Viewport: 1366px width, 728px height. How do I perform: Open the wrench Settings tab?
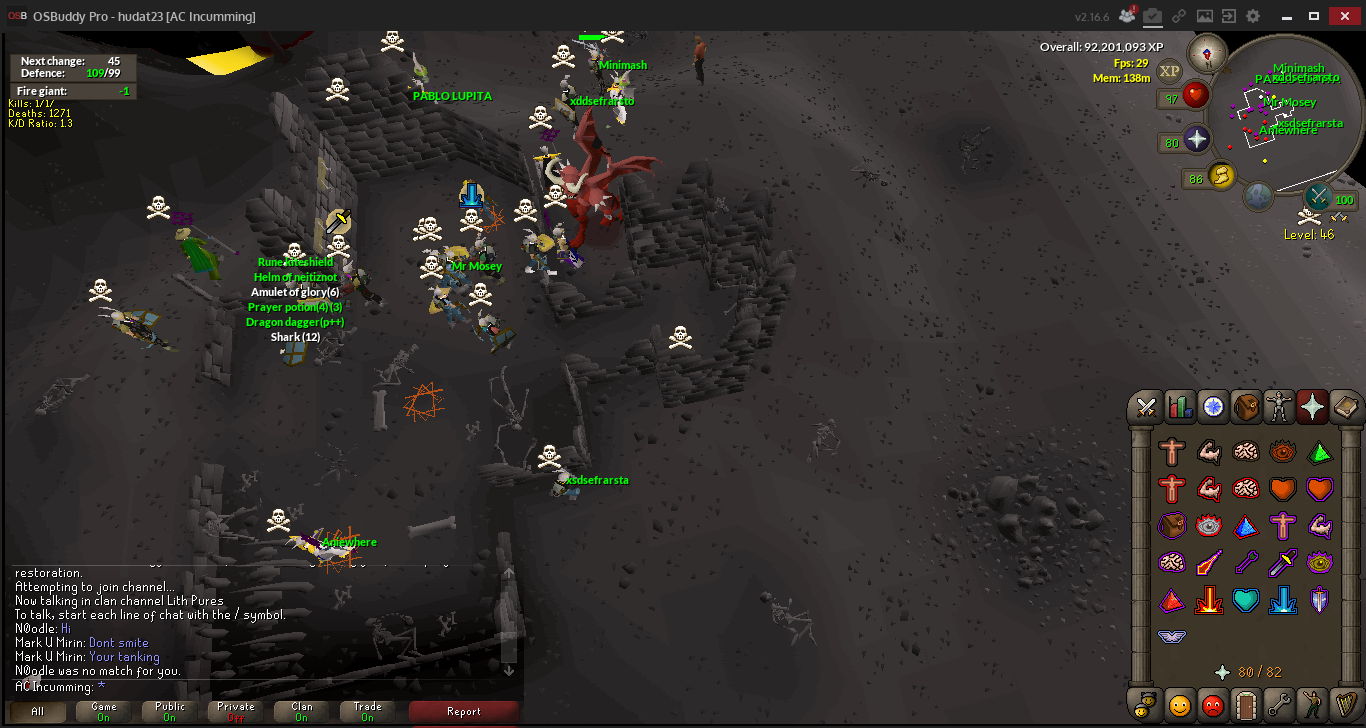(1279, 704)
